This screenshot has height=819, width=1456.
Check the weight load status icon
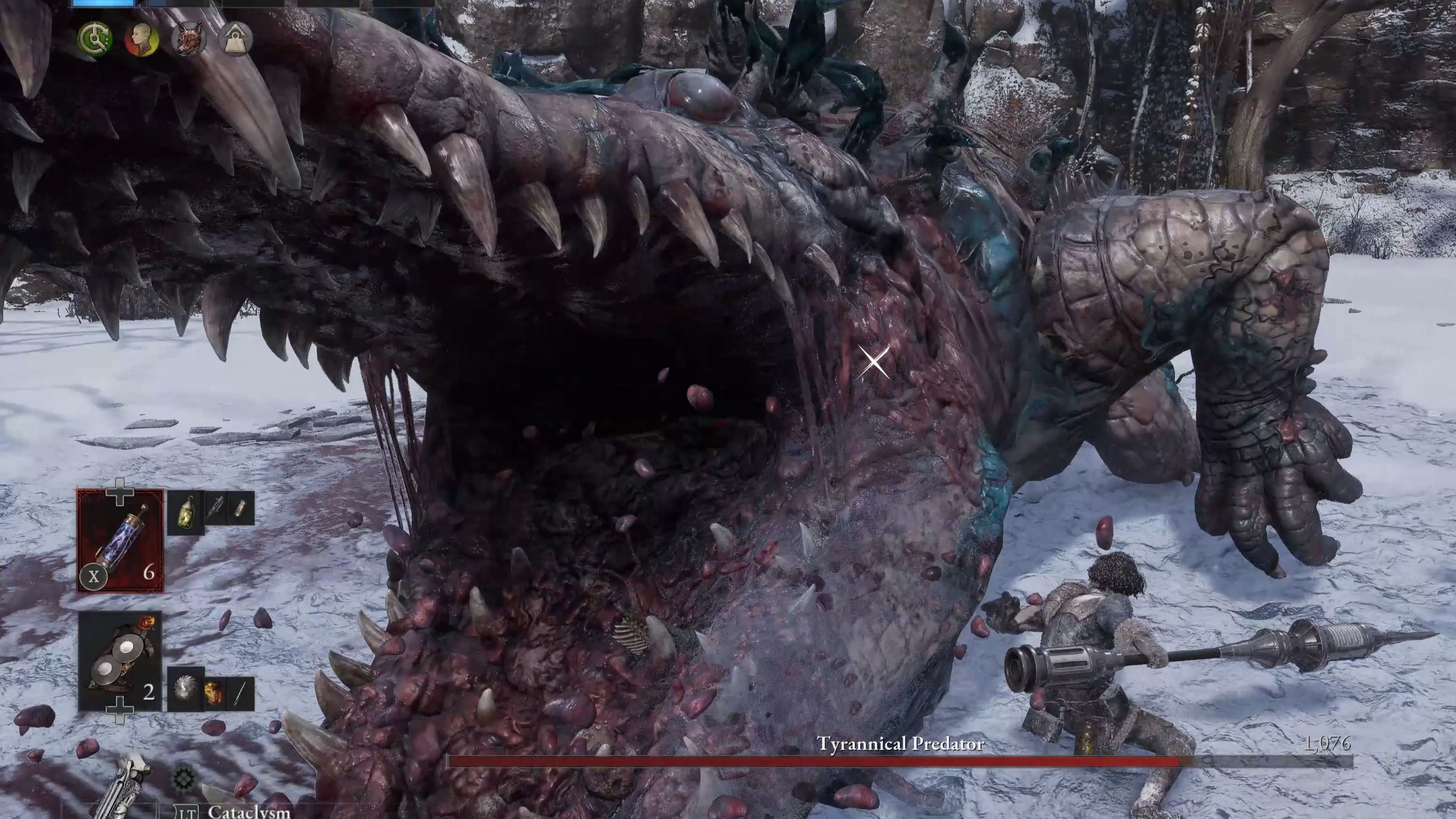coord(235,39)
